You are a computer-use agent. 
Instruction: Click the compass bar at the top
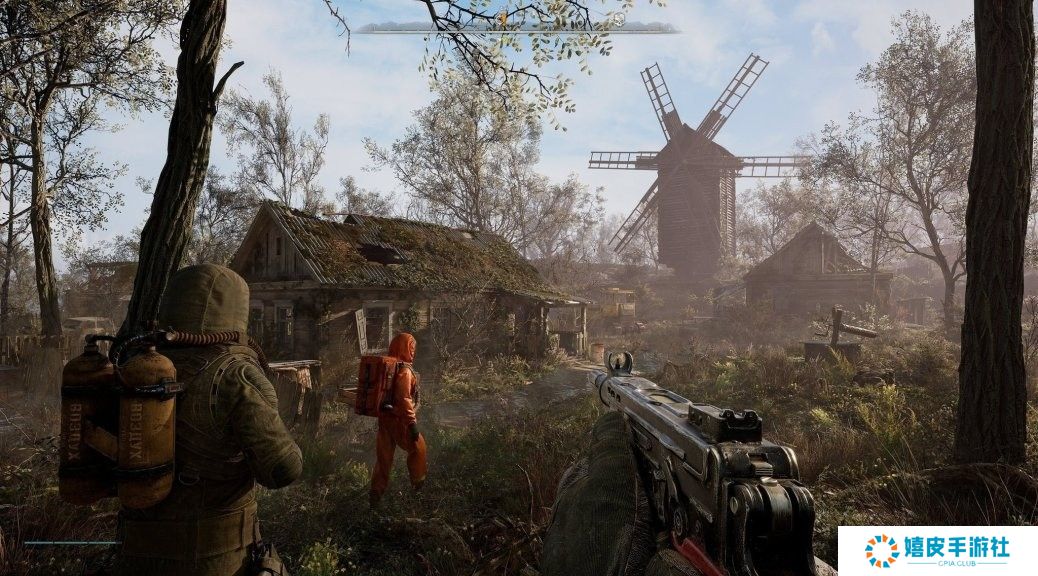click(x=517, y=27)
